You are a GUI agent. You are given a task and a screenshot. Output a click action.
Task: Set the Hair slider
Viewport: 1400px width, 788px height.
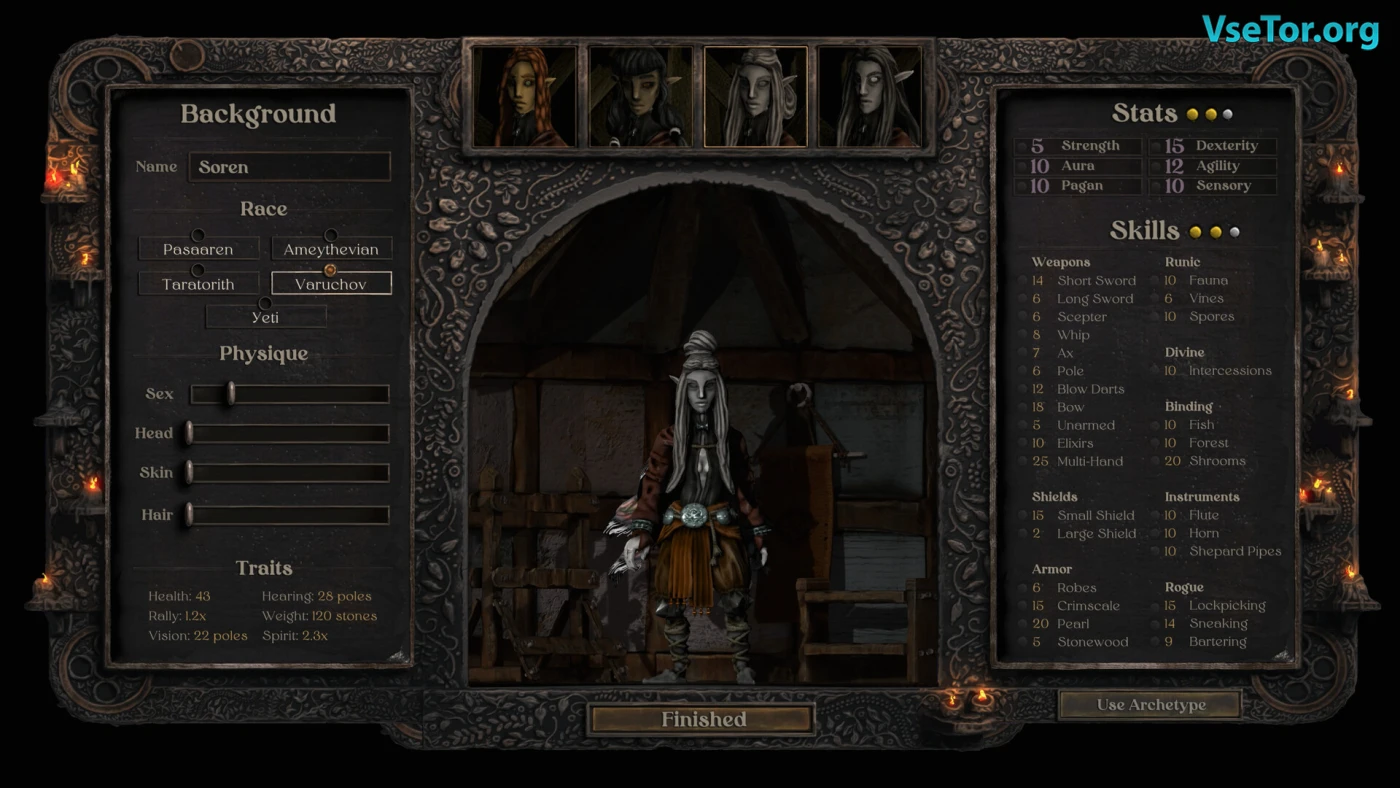pyautogui.click(x=289, y=515)
